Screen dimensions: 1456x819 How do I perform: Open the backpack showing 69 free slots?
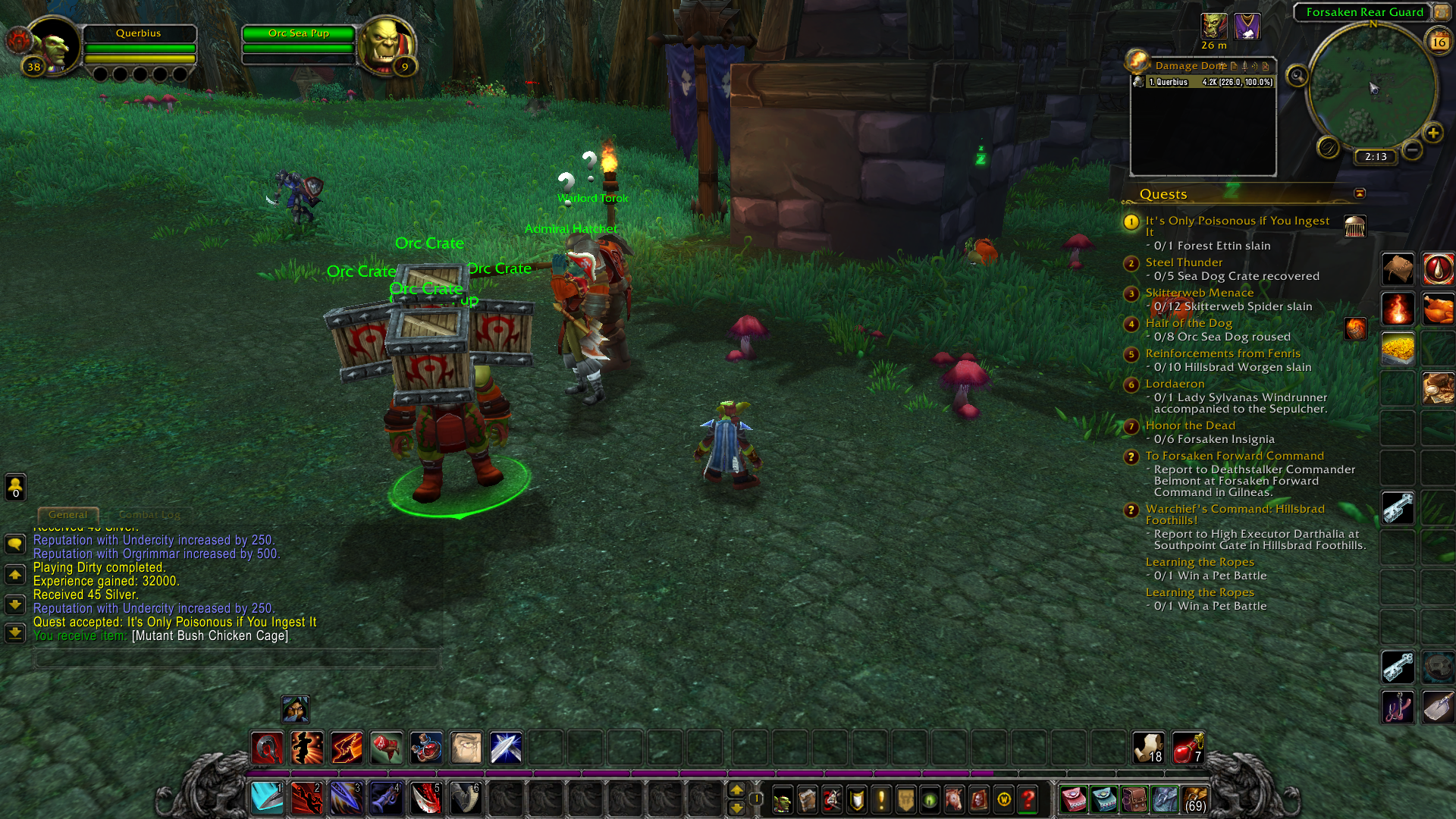point(1194,799)
